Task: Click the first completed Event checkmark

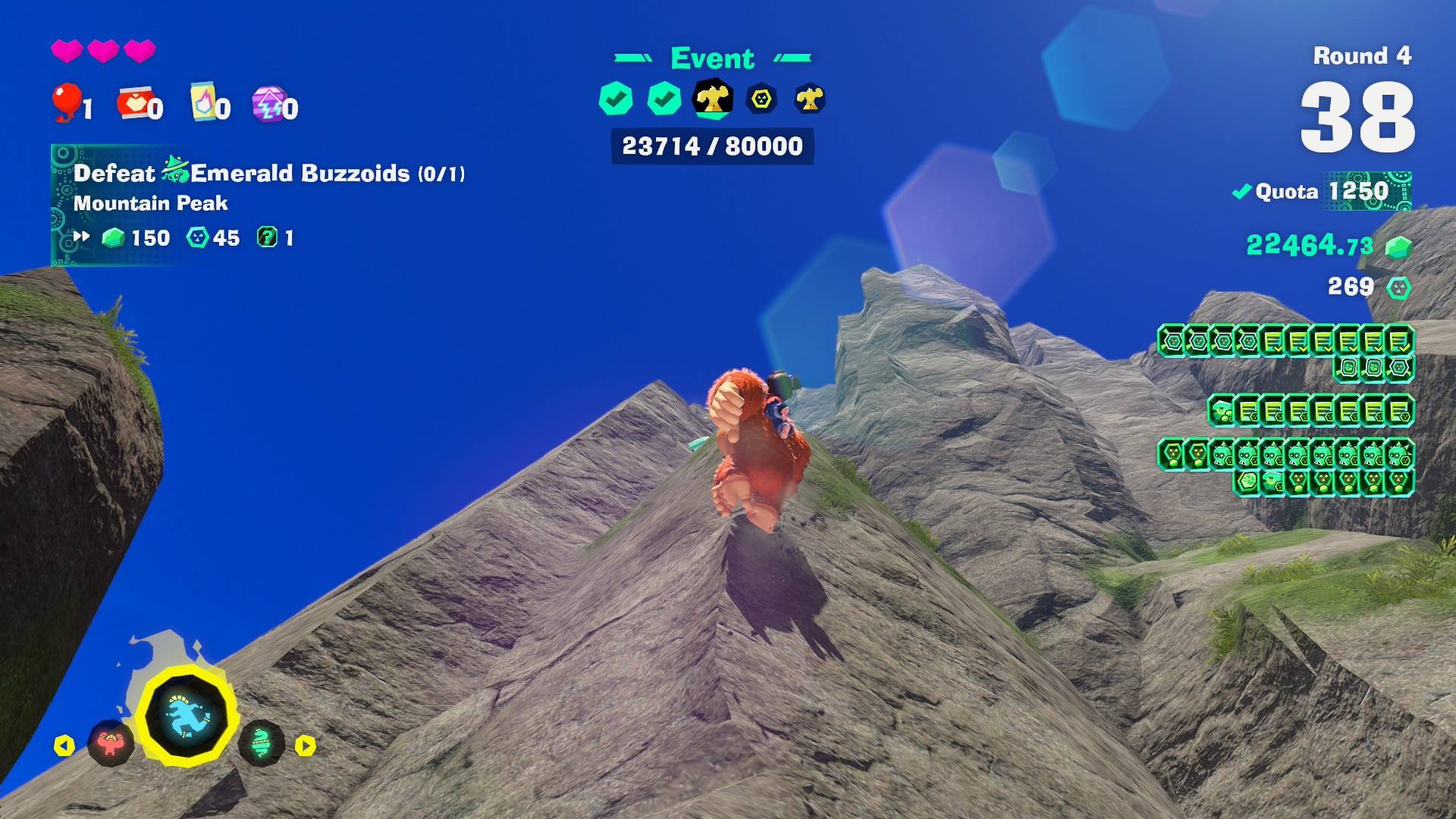Action: click(x=617, y=99)
